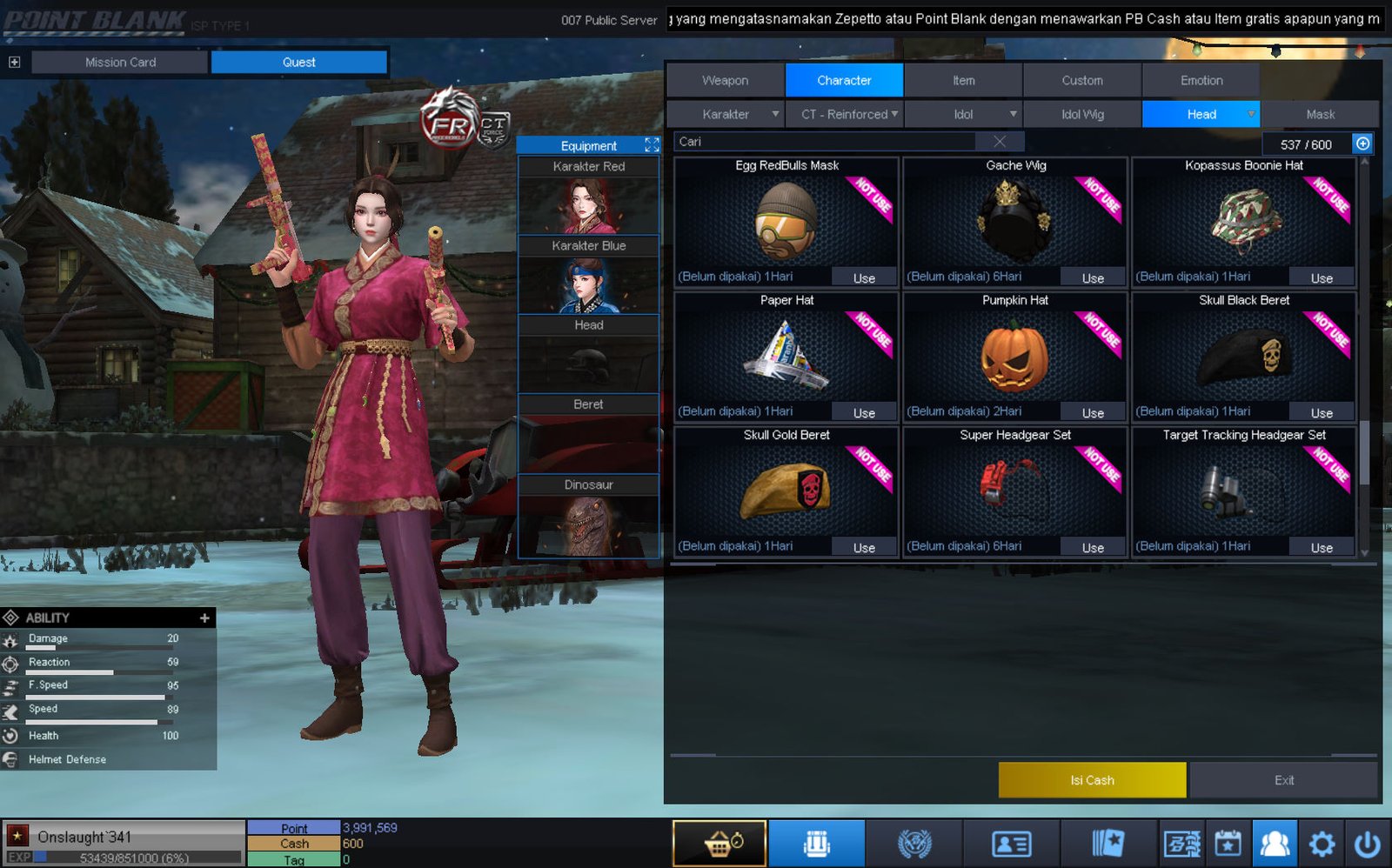Open the gear settings icon

coord(1322,844)
